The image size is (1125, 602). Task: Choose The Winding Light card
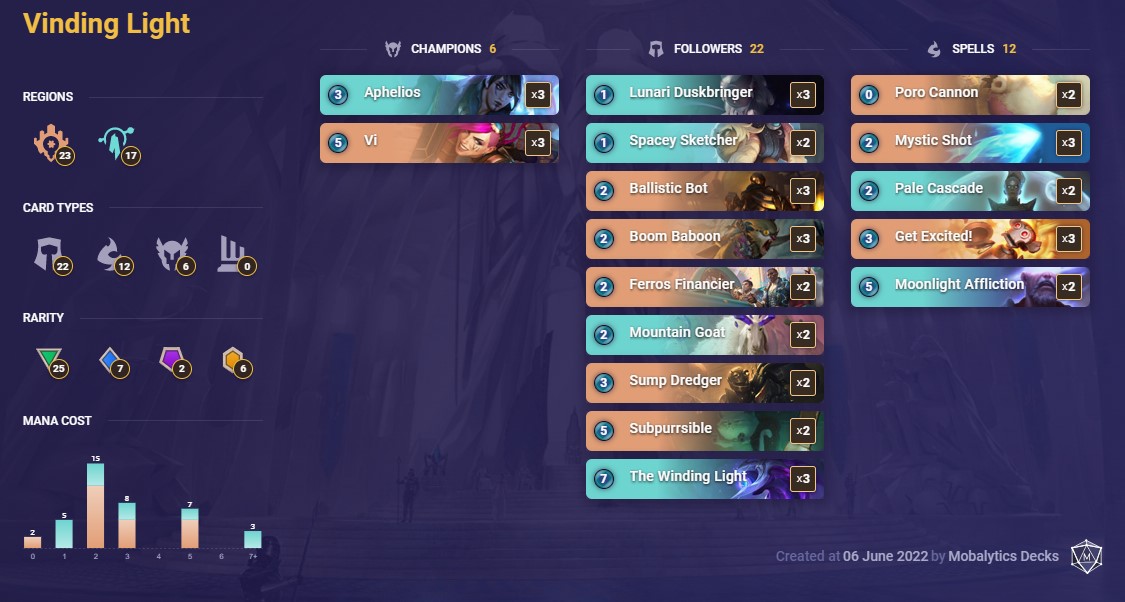pyautogui.click(x=704, y=479)
